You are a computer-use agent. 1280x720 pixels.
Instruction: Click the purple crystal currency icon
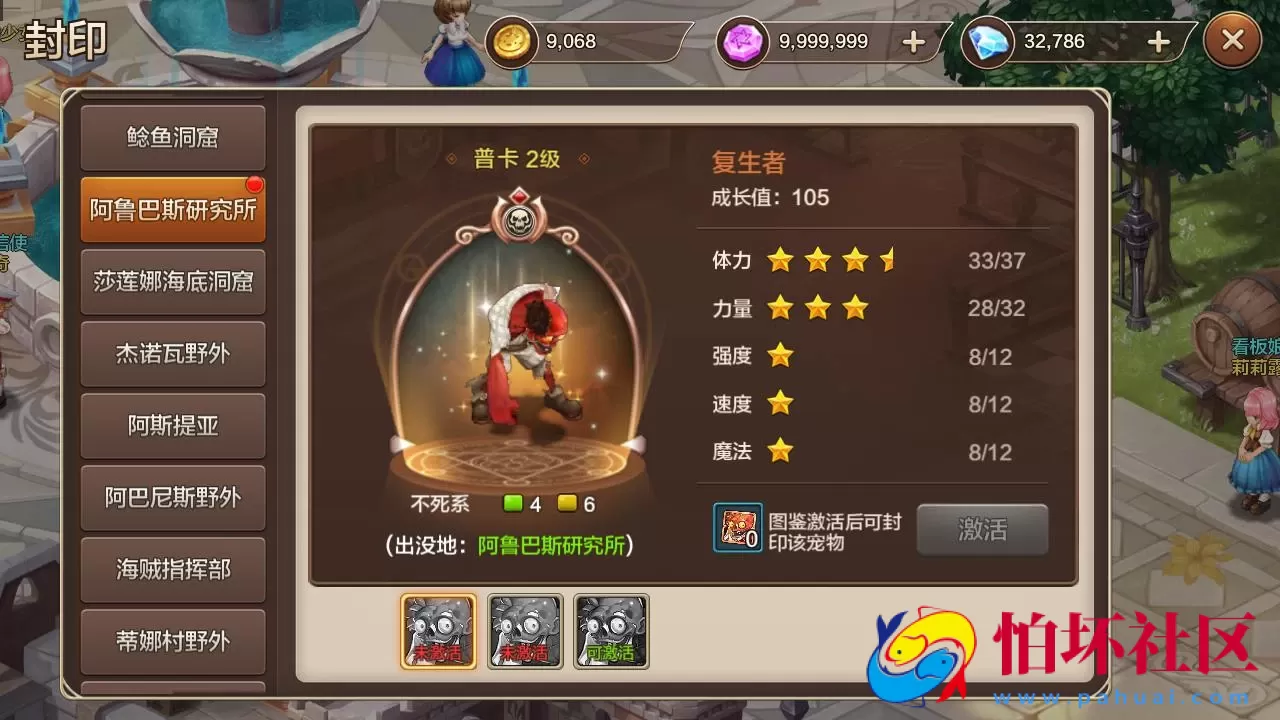click(744, 42)
